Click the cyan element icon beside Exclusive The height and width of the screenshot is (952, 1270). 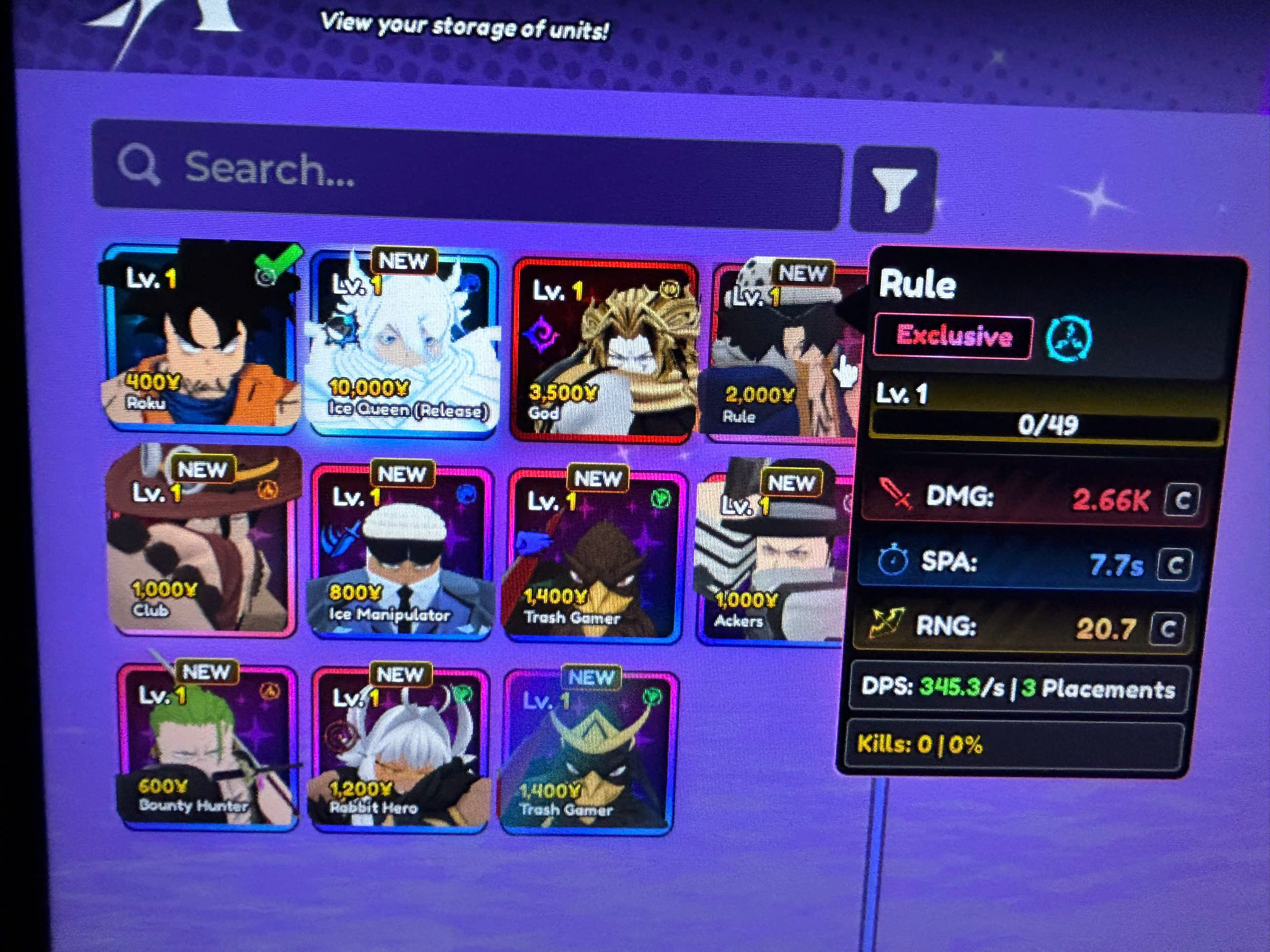tap(1069, 339)
